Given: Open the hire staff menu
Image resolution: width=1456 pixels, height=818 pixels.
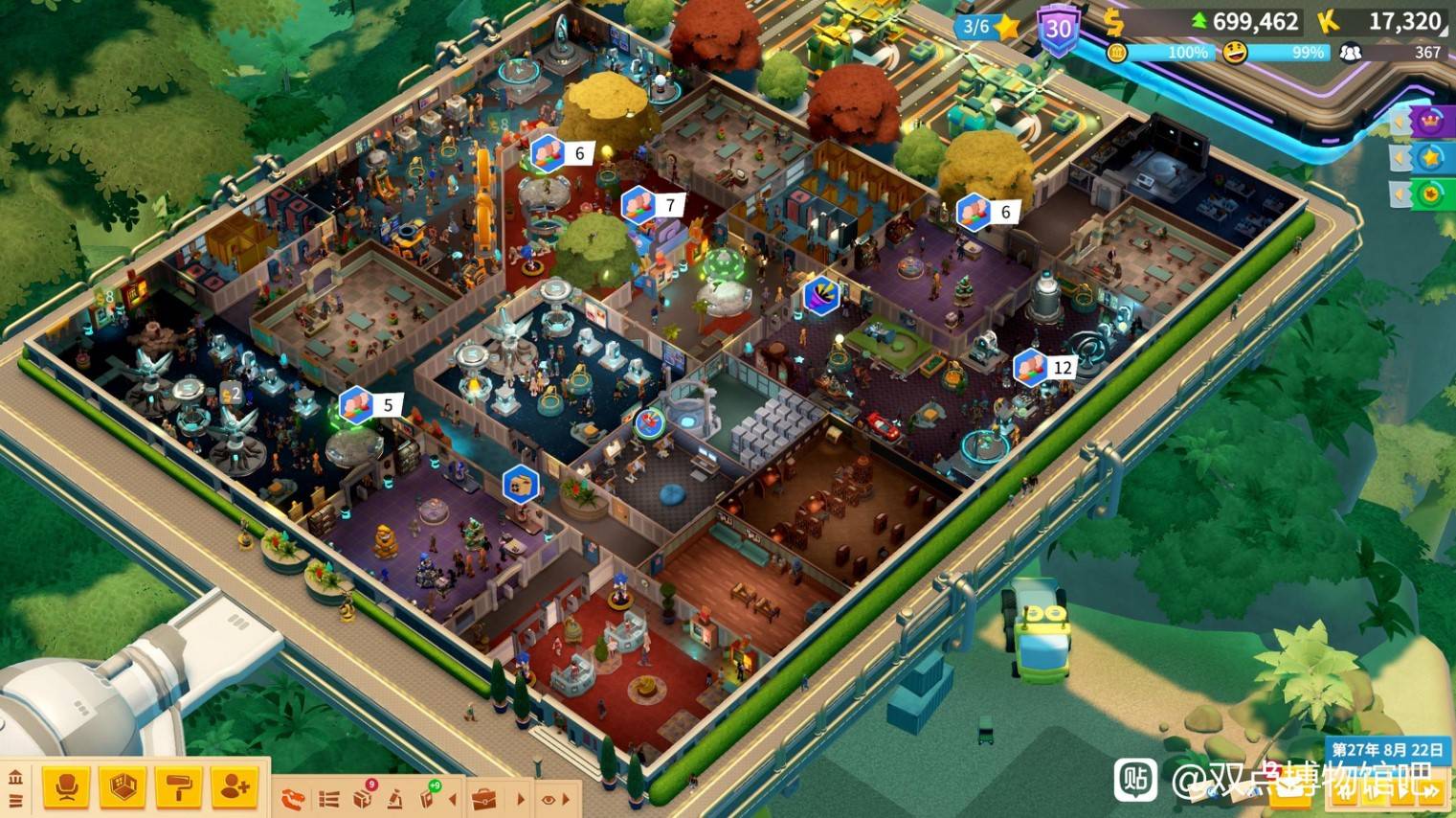Looking at the screenshot, I should click(x=235, y=787).
